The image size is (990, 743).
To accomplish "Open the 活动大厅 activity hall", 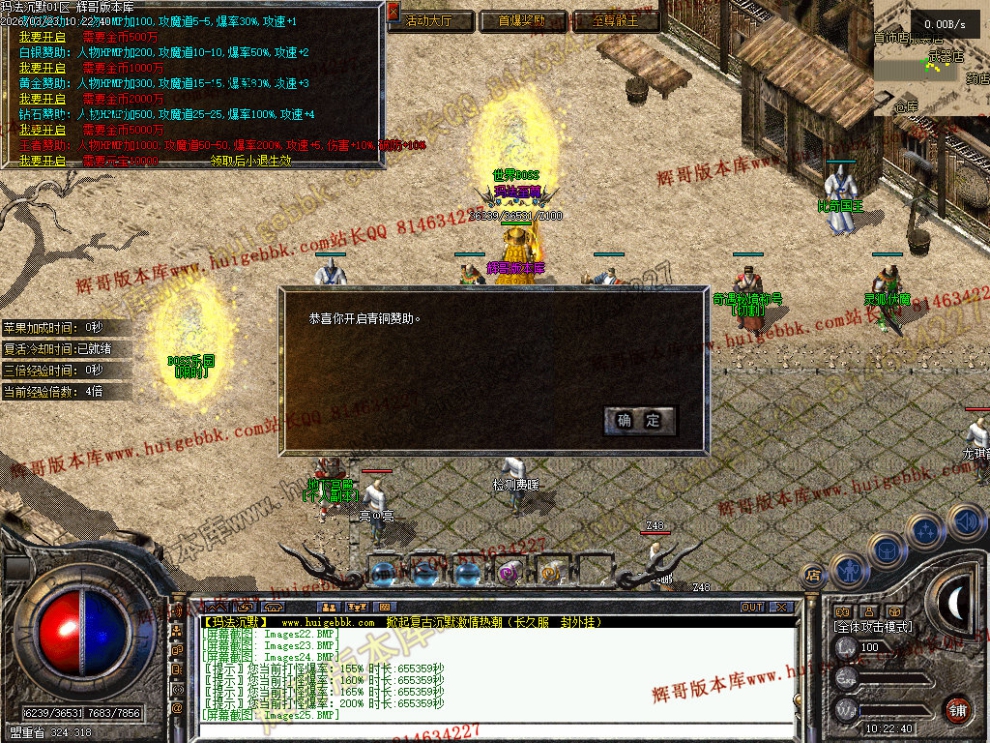I will 429,20.
